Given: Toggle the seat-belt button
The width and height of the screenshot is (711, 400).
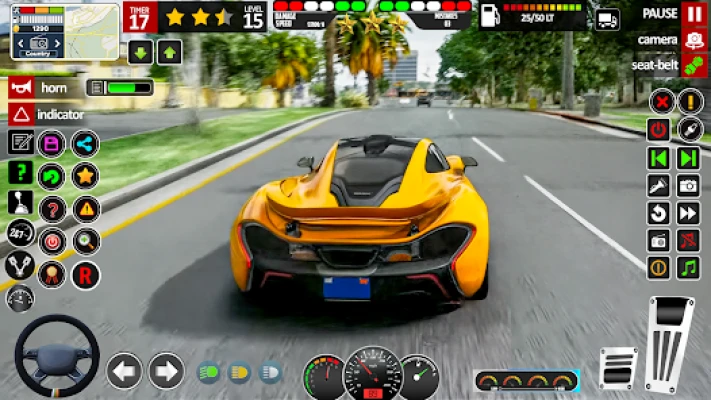Looking at the screenshot, I should click(x=694, y=65).
